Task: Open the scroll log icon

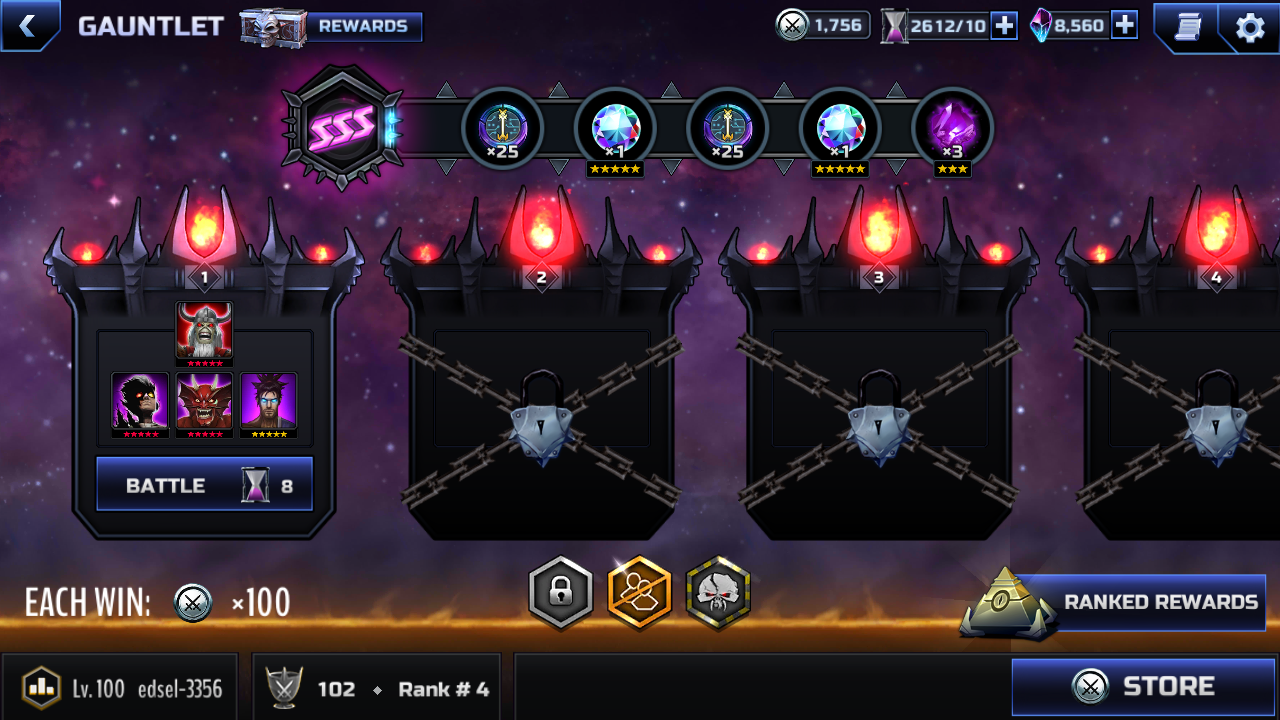Action: point(1187,27)
